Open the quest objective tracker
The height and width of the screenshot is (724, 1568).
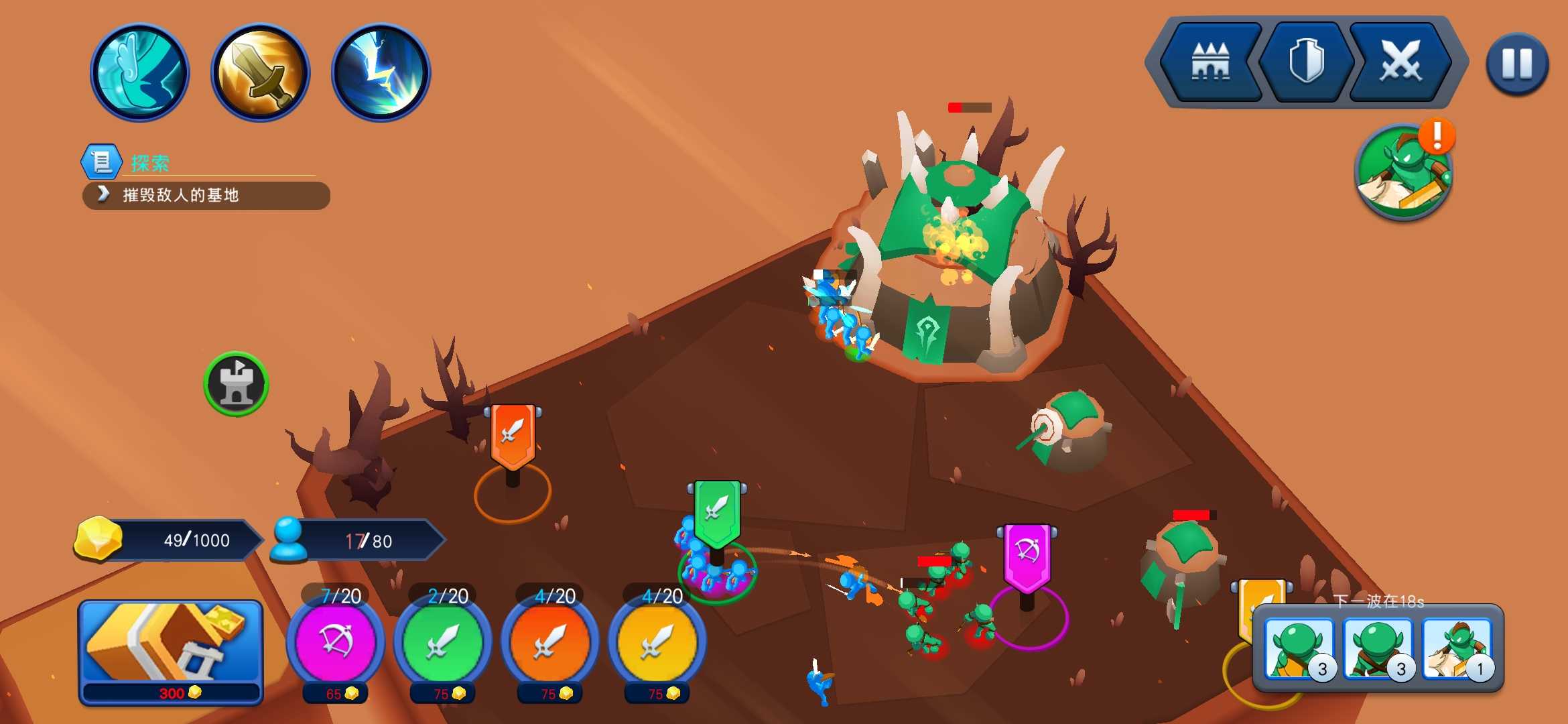[206, 195]
